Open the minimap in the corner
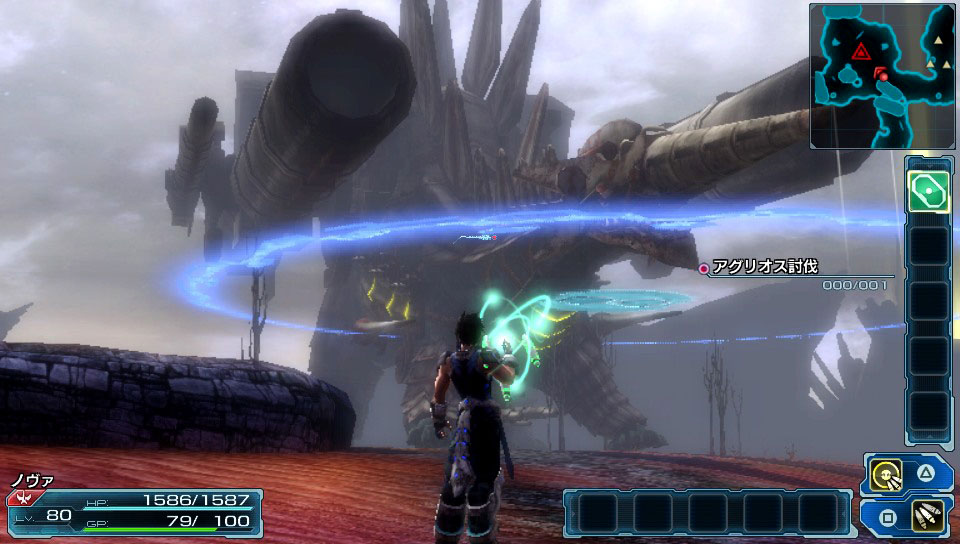The width and height of the screenshot is (960, 544). (x=883, y=76)
